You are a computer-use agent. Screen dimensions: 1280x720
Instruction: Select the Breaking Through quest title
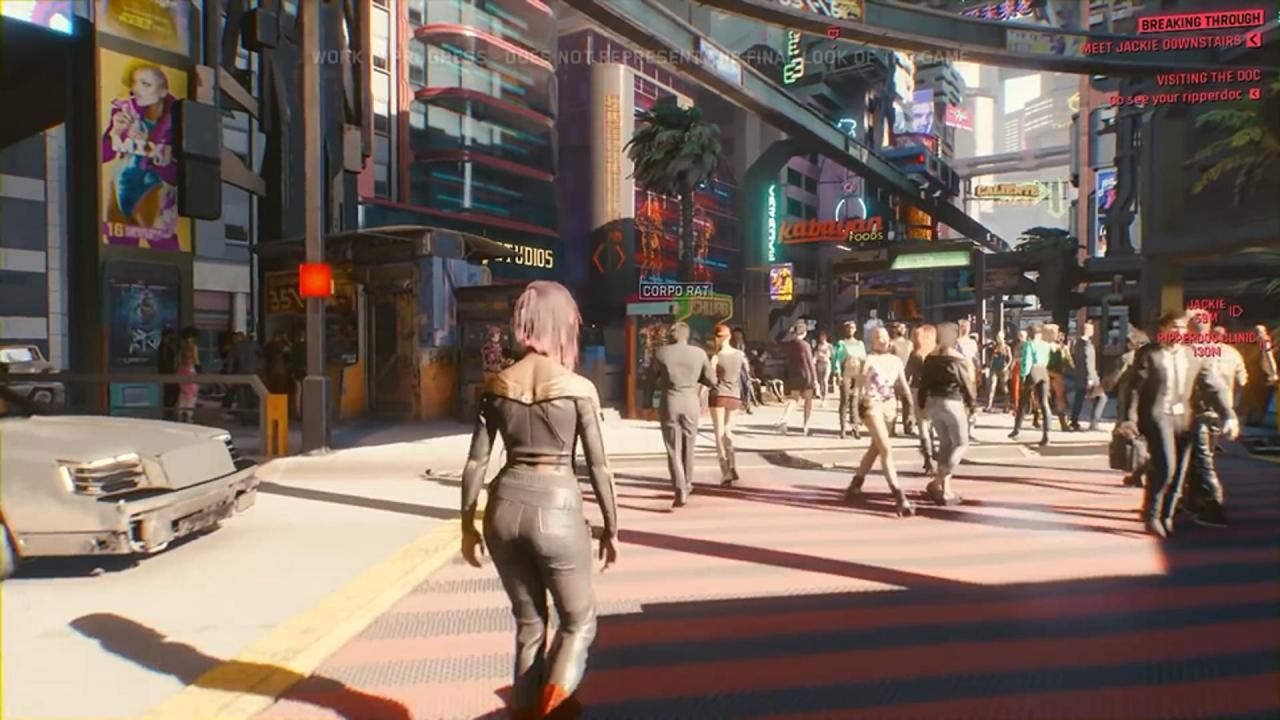pyautogui.click(x=1200, y=21)
